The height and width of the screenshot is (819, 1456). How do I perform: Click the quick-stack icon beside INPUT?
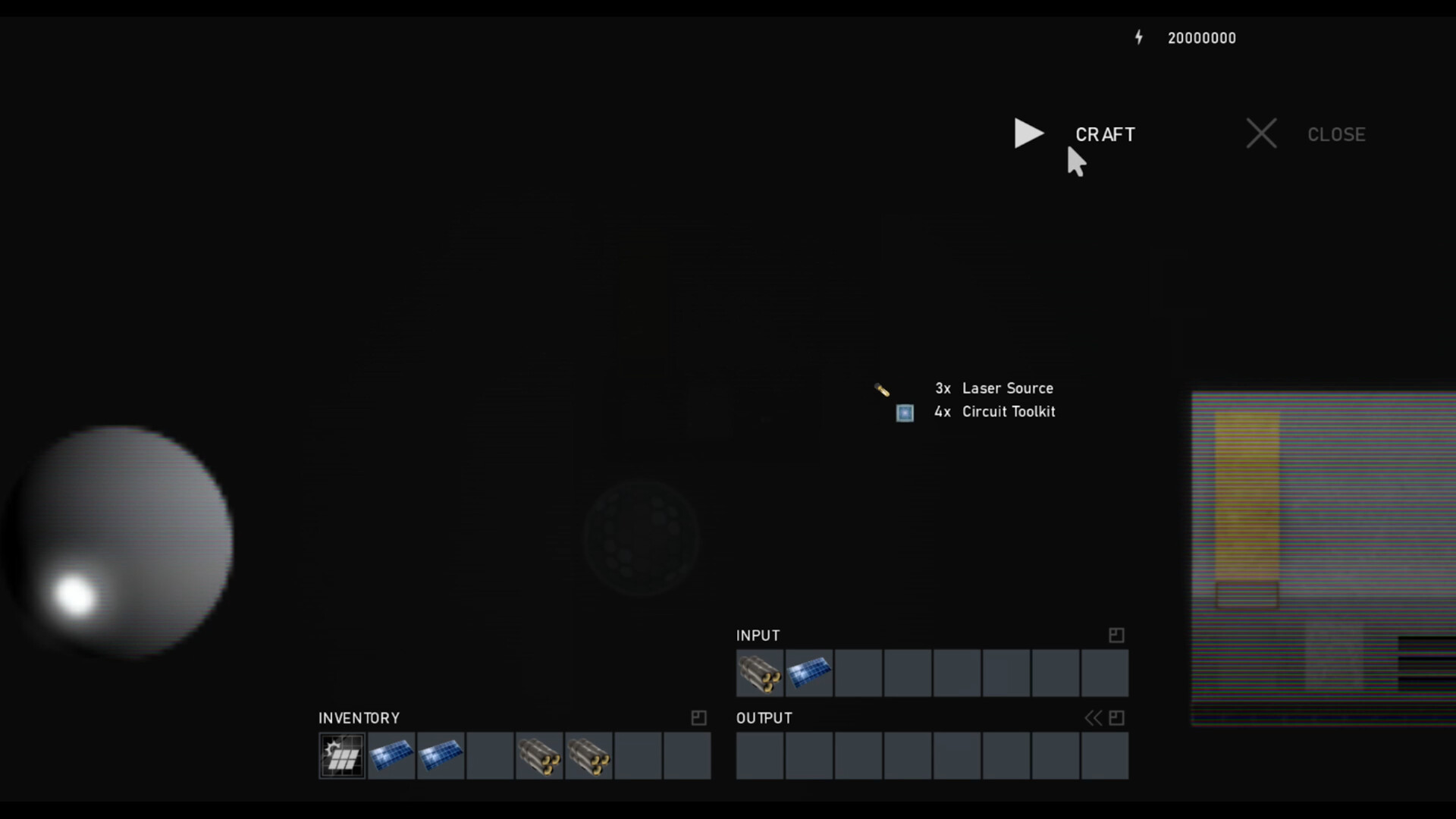pos(1116,635)
